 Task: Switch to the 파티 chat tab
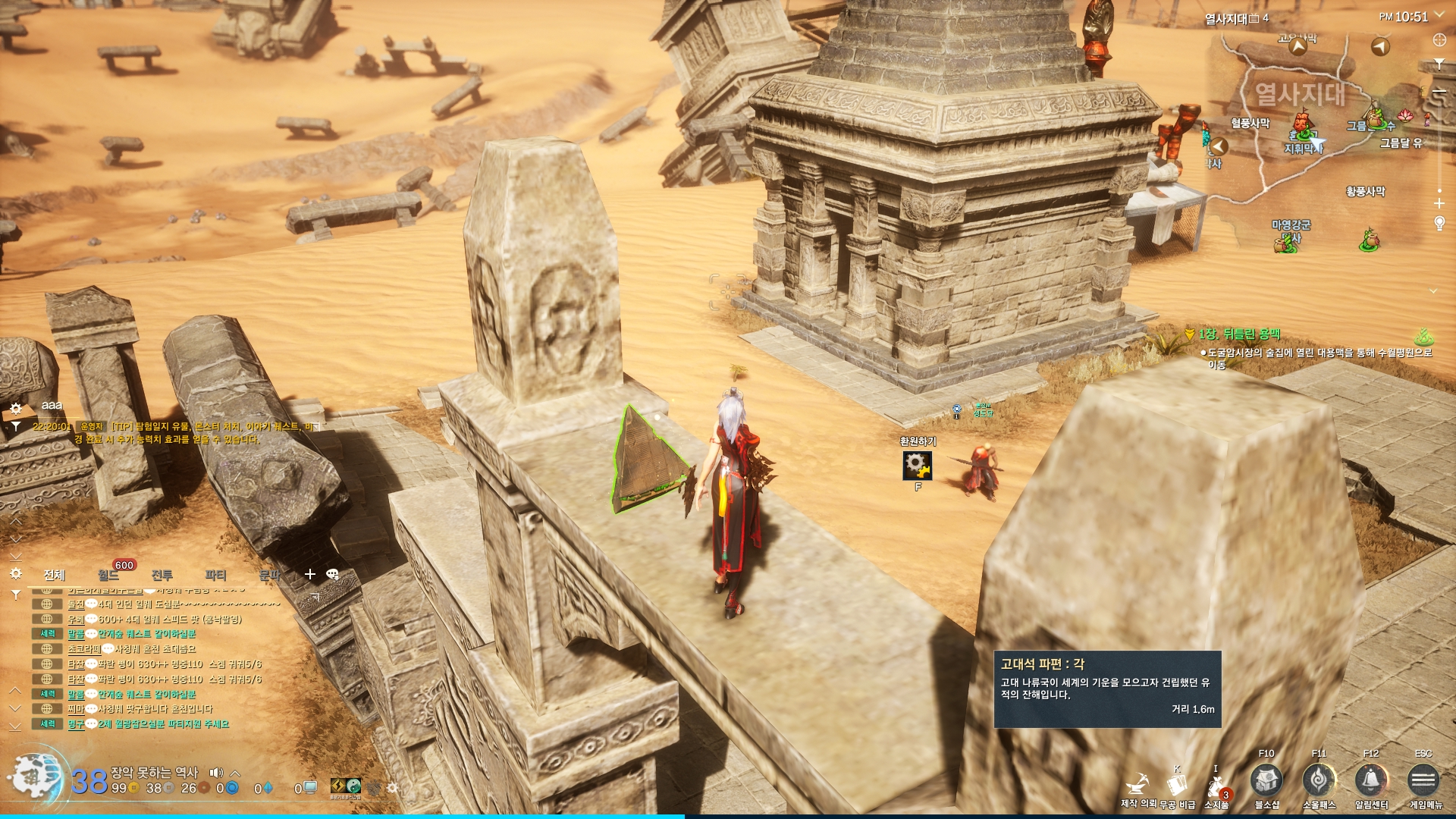click(x=216, y=575)
